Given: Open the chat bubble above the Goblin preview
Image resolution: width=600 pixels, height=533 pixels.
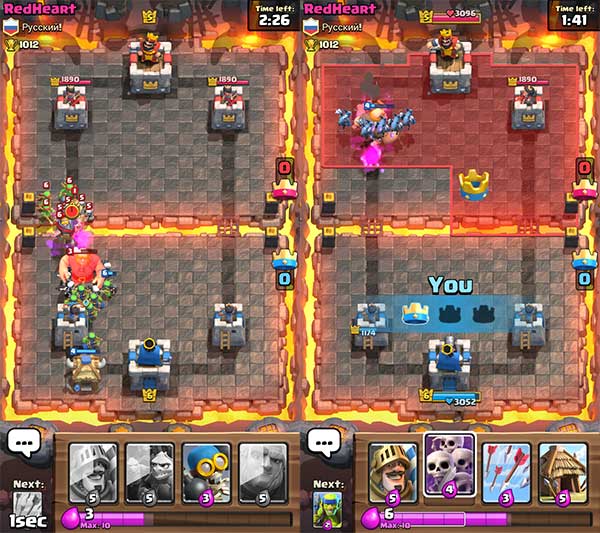Looking at the screenshot, I should pyautogui.click(x=323, y=443).
